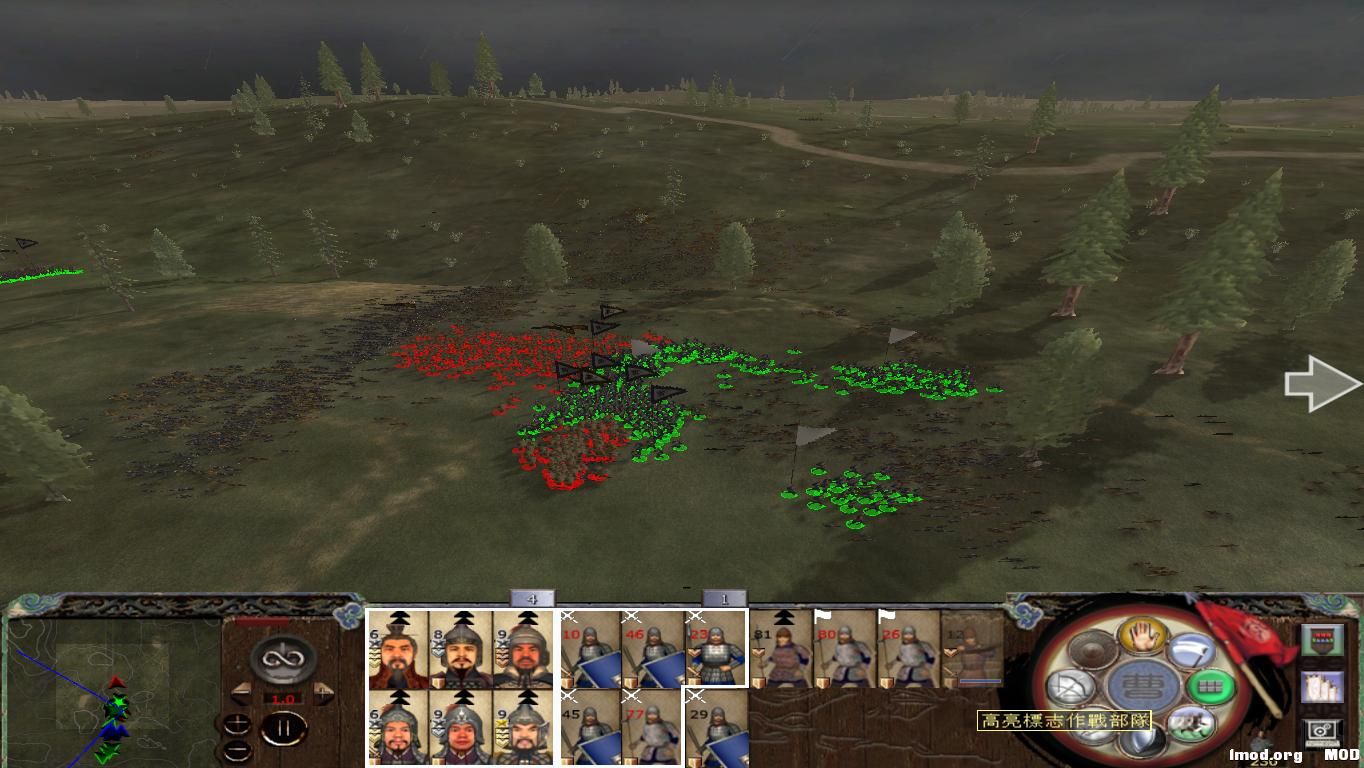
Task: Select unit group tab labeled 1
Action: (725, 597)
